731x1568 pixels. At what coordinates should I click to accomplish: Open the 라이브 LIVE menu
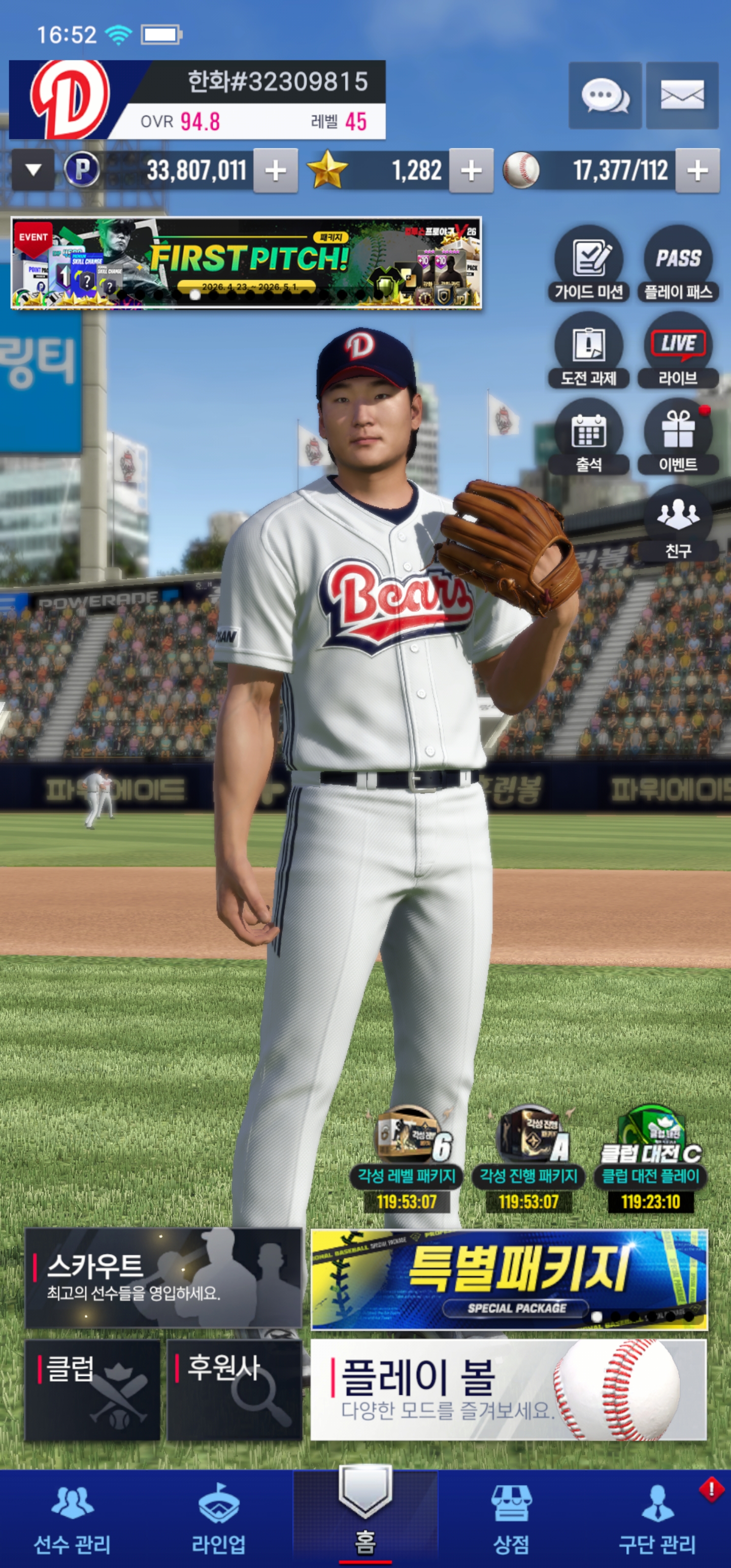(678, 350)
